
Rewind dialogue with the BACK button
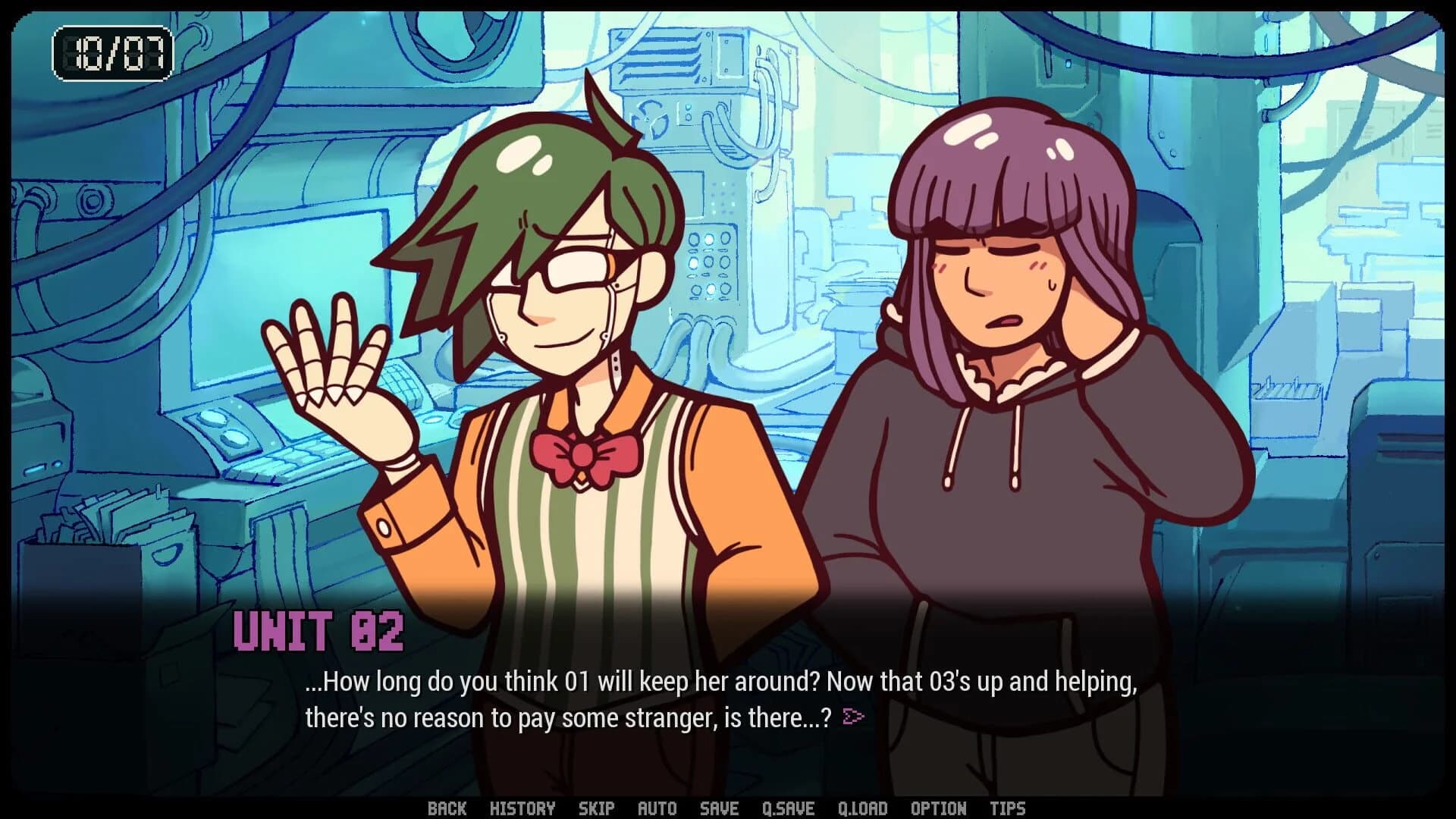(x=448, y=808)
